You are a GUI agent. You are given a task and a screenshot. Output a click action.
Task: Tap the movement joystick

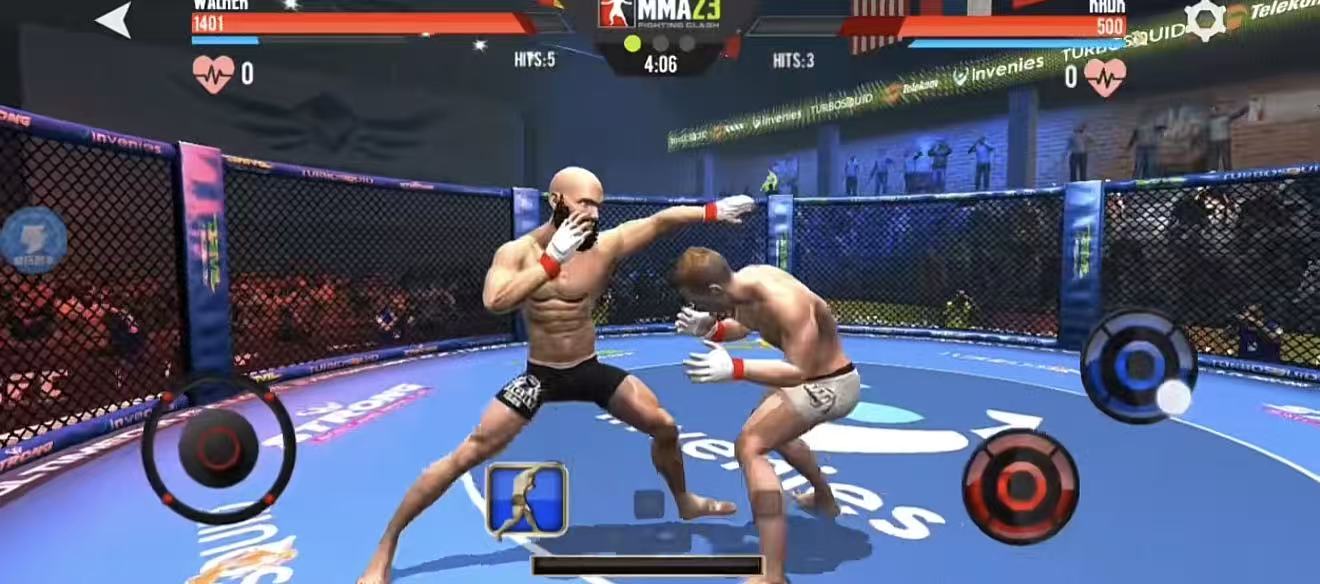point(218,448)
